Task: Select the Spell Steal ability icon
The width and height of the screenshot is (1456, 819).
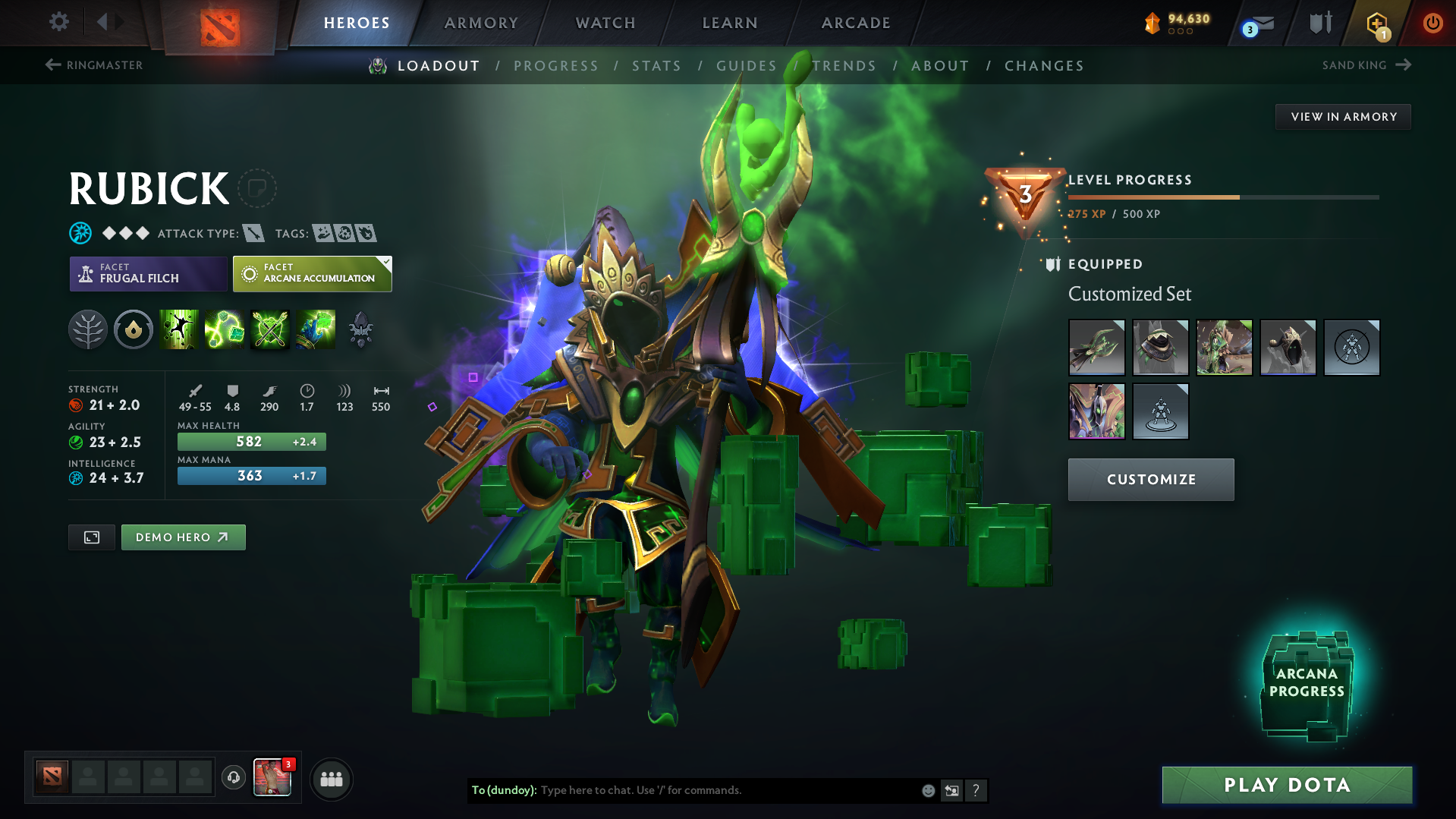Action: click(x=316, y=329)
